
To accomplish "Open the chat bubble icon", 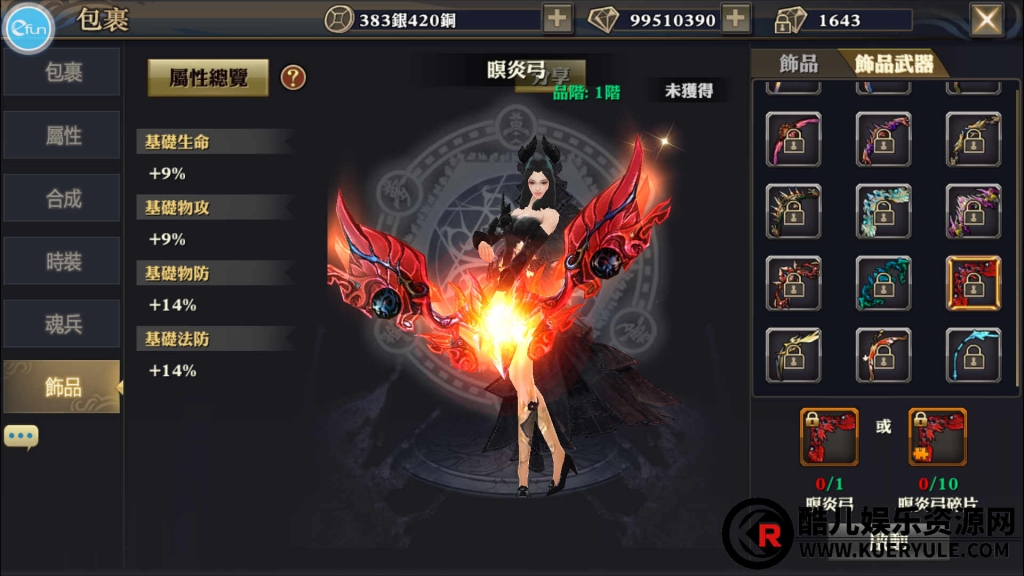I will [21, 436].
